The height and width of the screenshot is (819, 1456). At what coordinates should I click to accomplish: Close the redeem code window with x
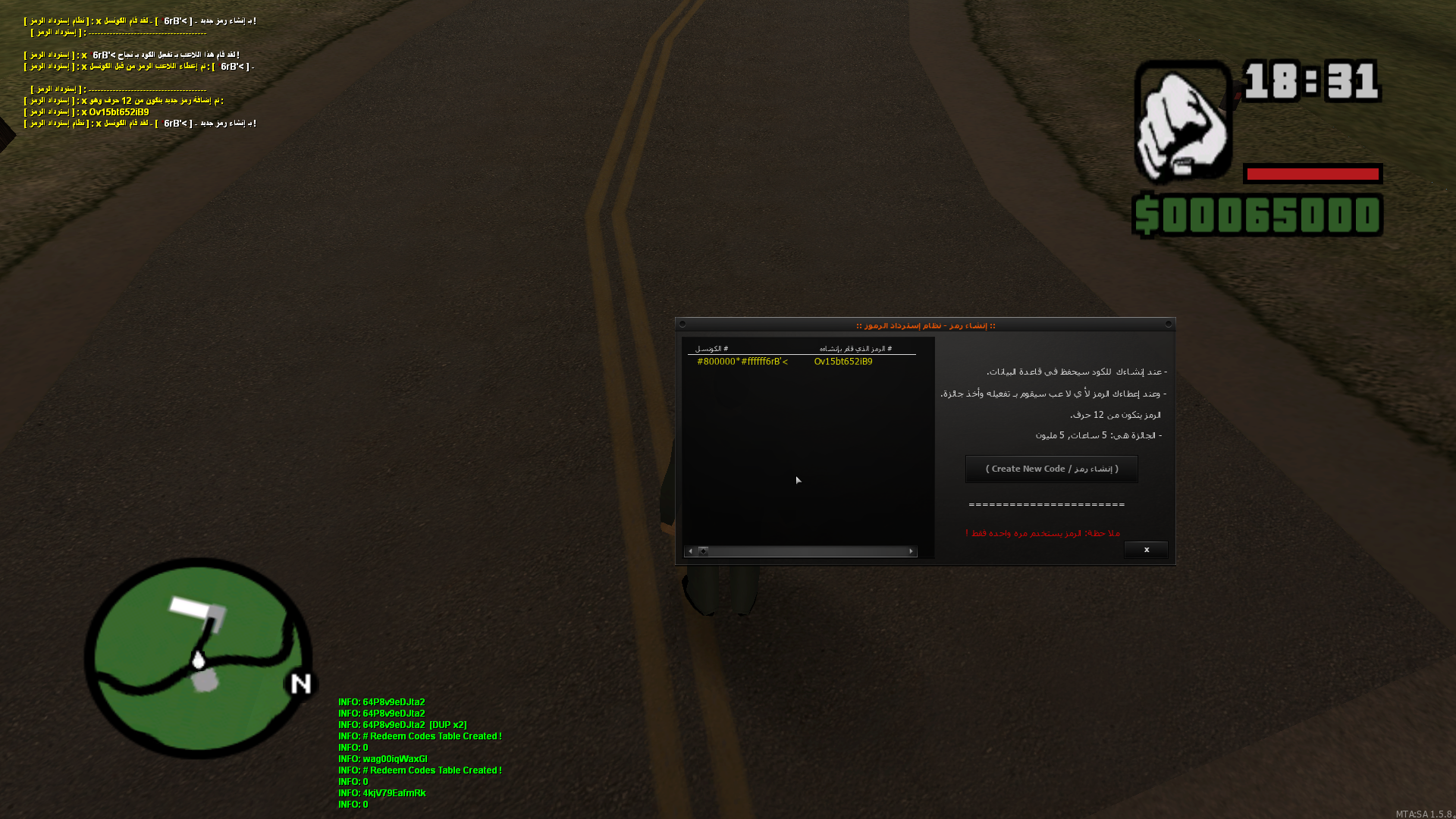[1146, 550]
